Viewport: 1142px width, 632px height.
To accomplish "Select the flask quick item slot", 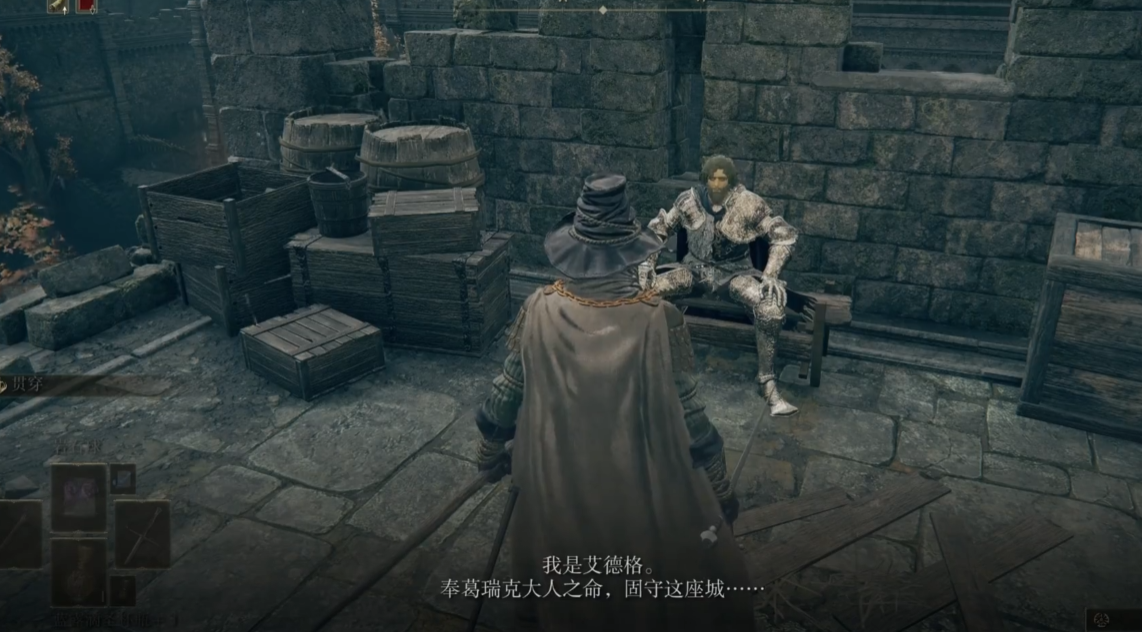I will 79,570.
